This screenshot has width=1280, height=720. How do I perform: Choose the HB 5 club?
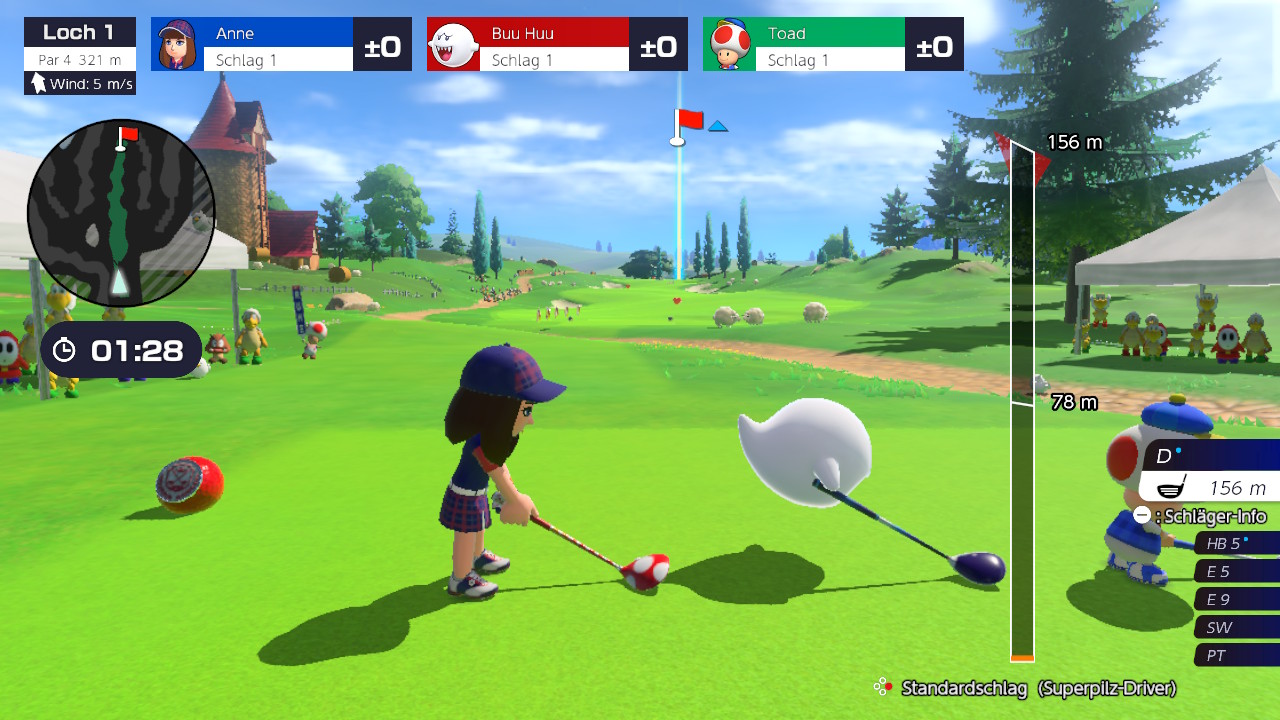click(x=1236, y=544)
